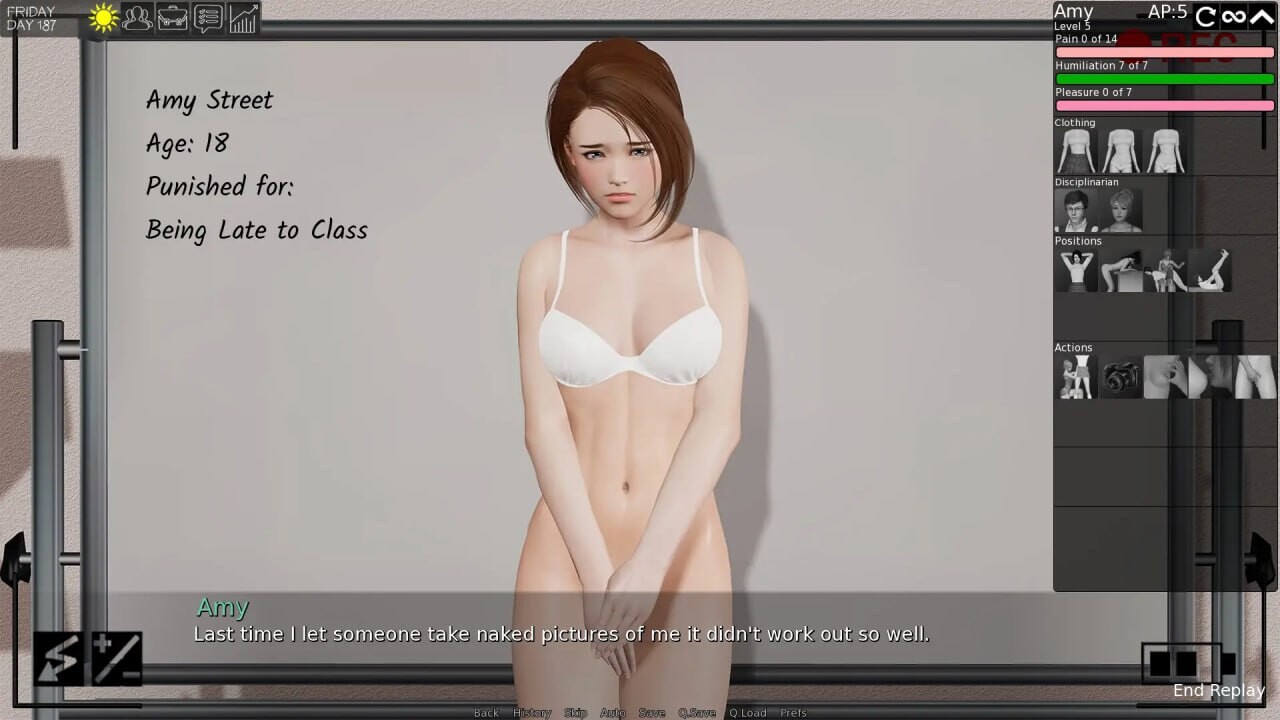Toggle the infinity loop mode near AP:5

1235,15
